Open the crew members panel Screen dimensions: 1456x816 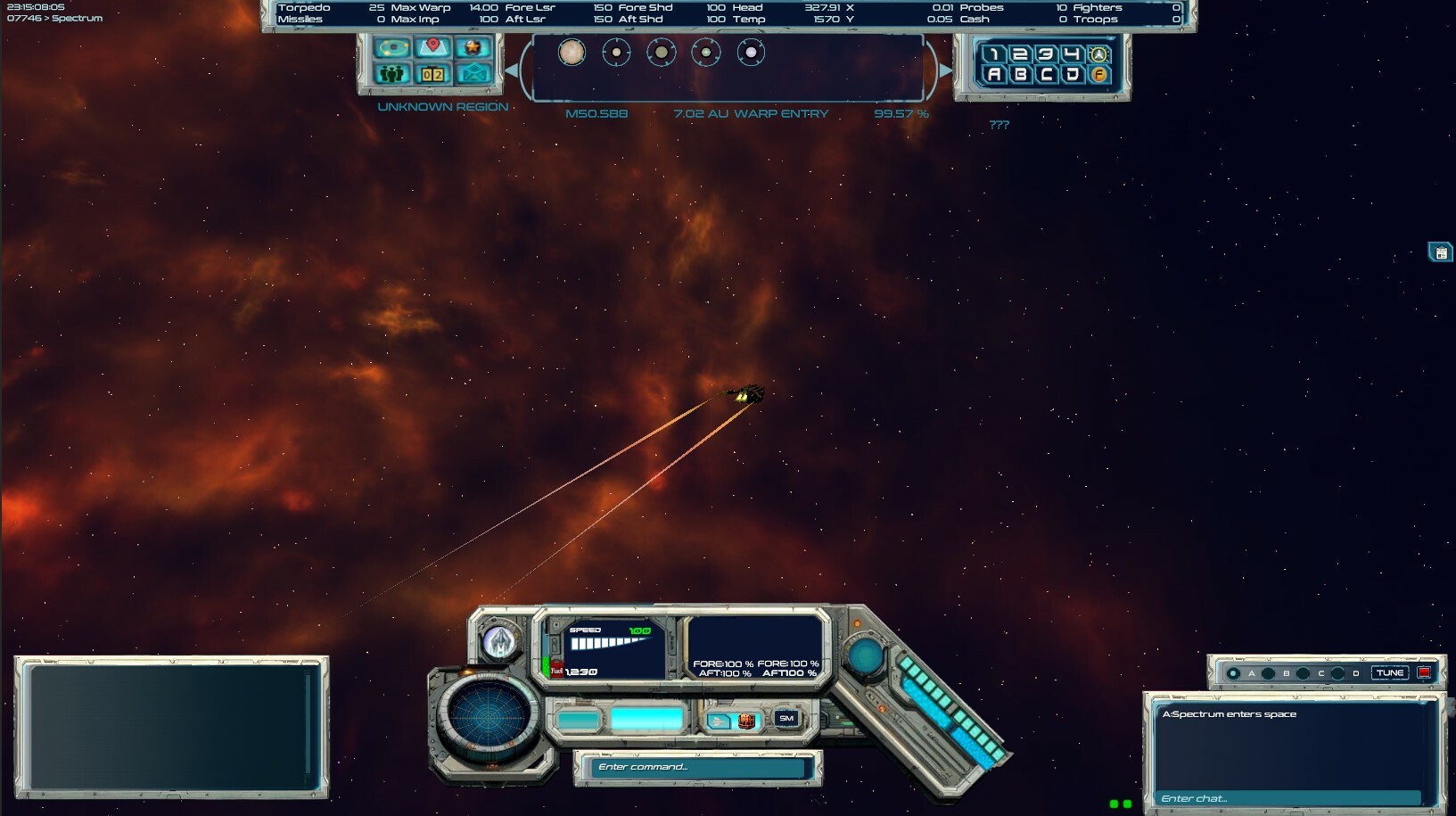(x=391, y=74)
